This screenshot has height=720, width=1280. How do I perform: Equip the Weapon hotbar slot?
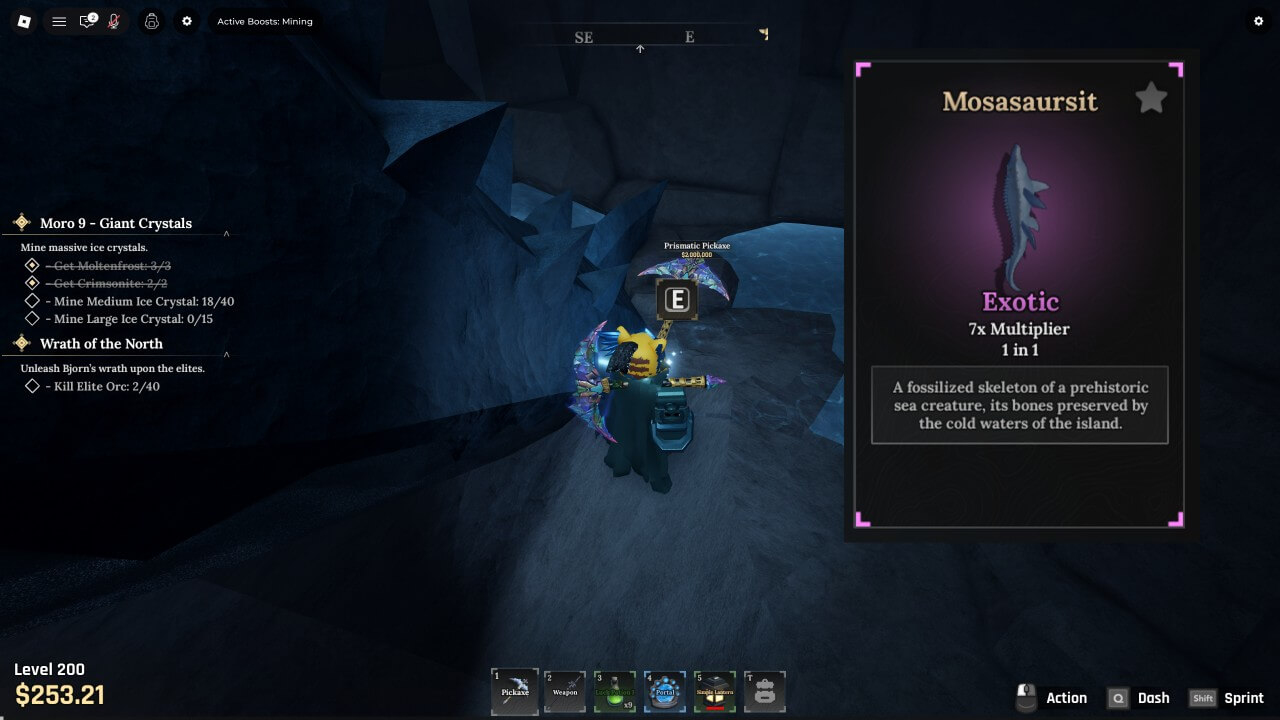pyautogui.click(x=565, y=692)
